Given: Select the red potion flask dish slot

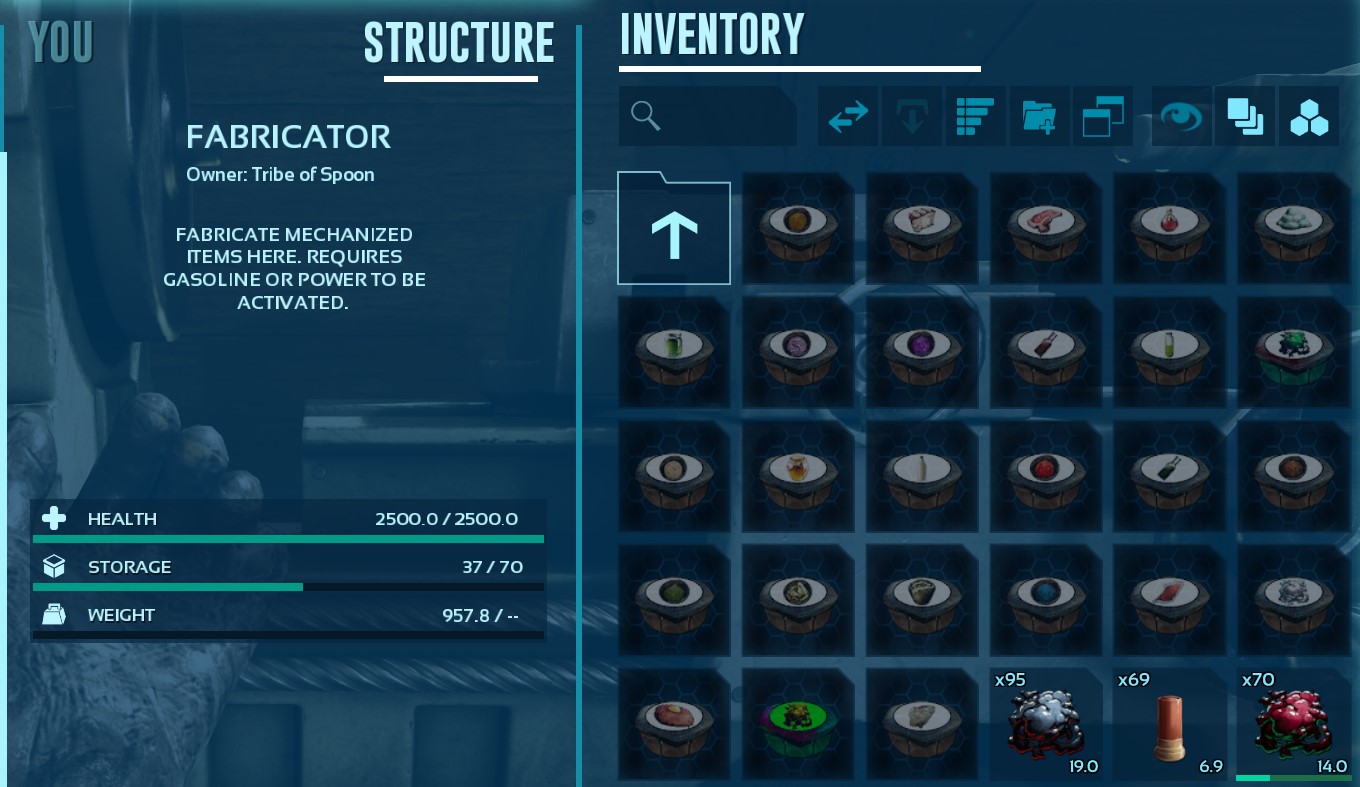Looking at the screenshot, I should [1169, 229].
